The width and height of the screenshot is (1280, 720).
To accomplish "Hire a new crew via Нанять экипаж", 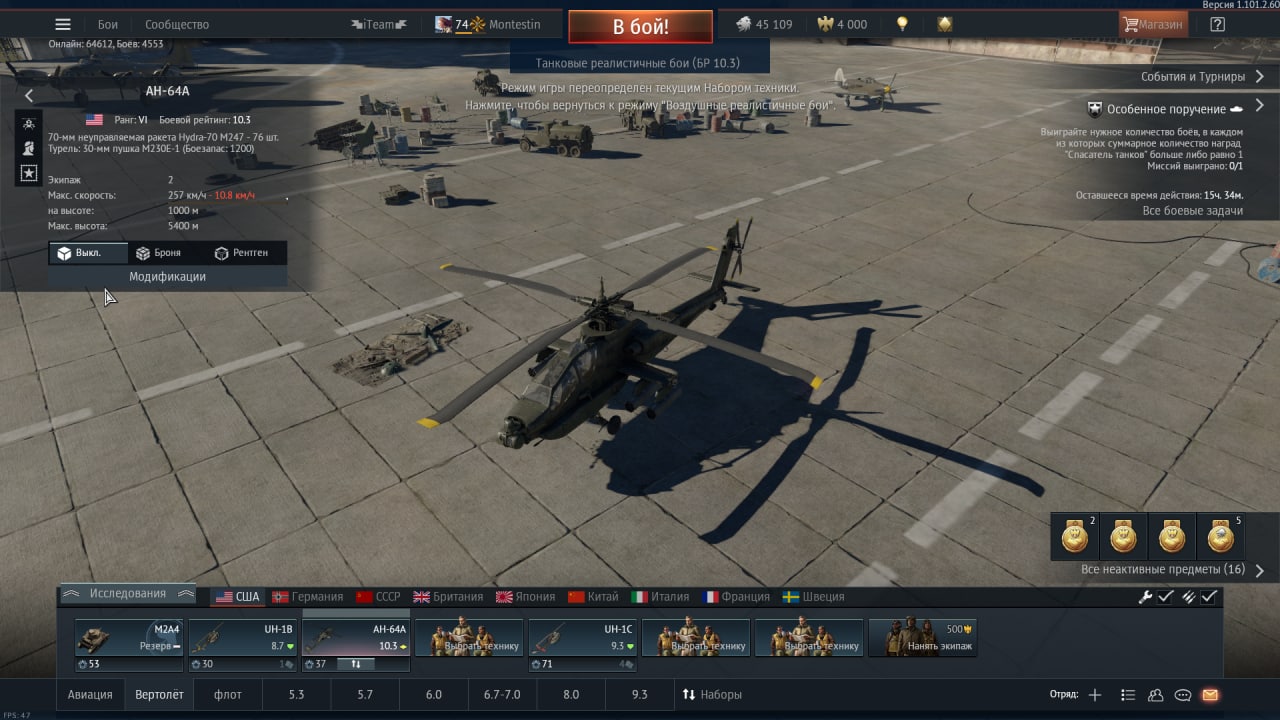I will pyautogui.click(x=922, y=638).
